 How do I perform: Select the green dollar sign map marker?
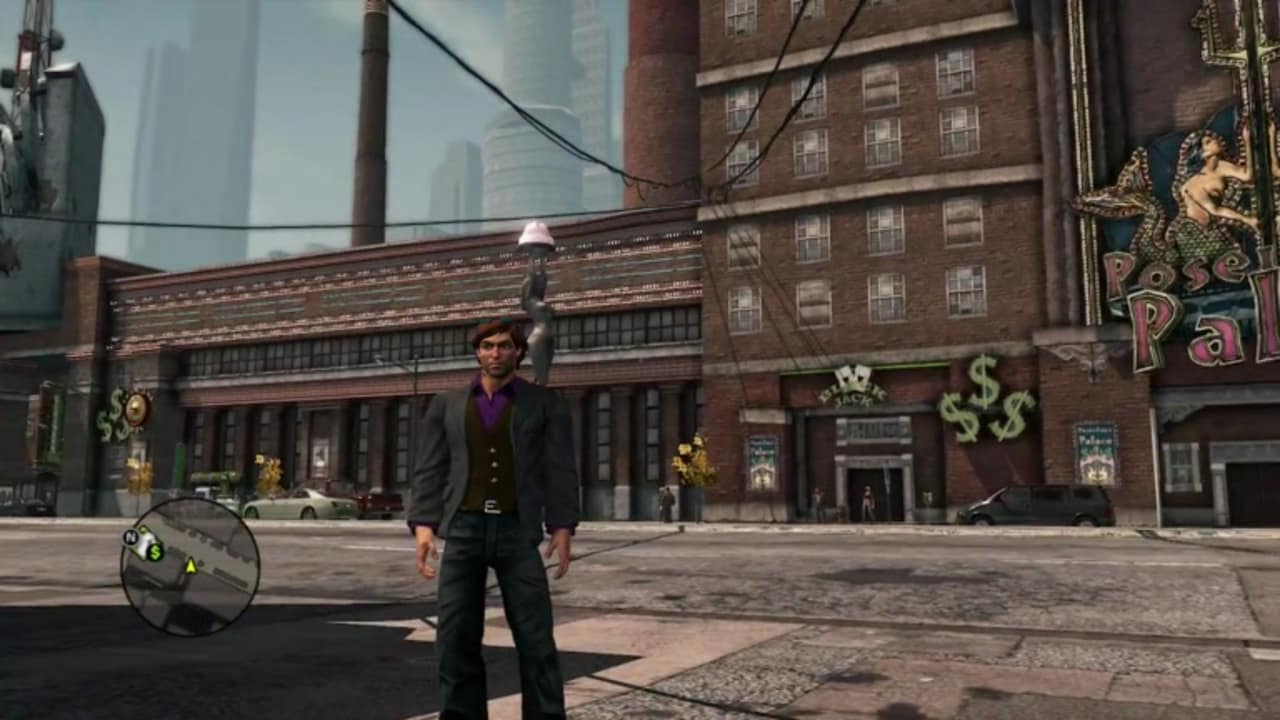[155, 551]
